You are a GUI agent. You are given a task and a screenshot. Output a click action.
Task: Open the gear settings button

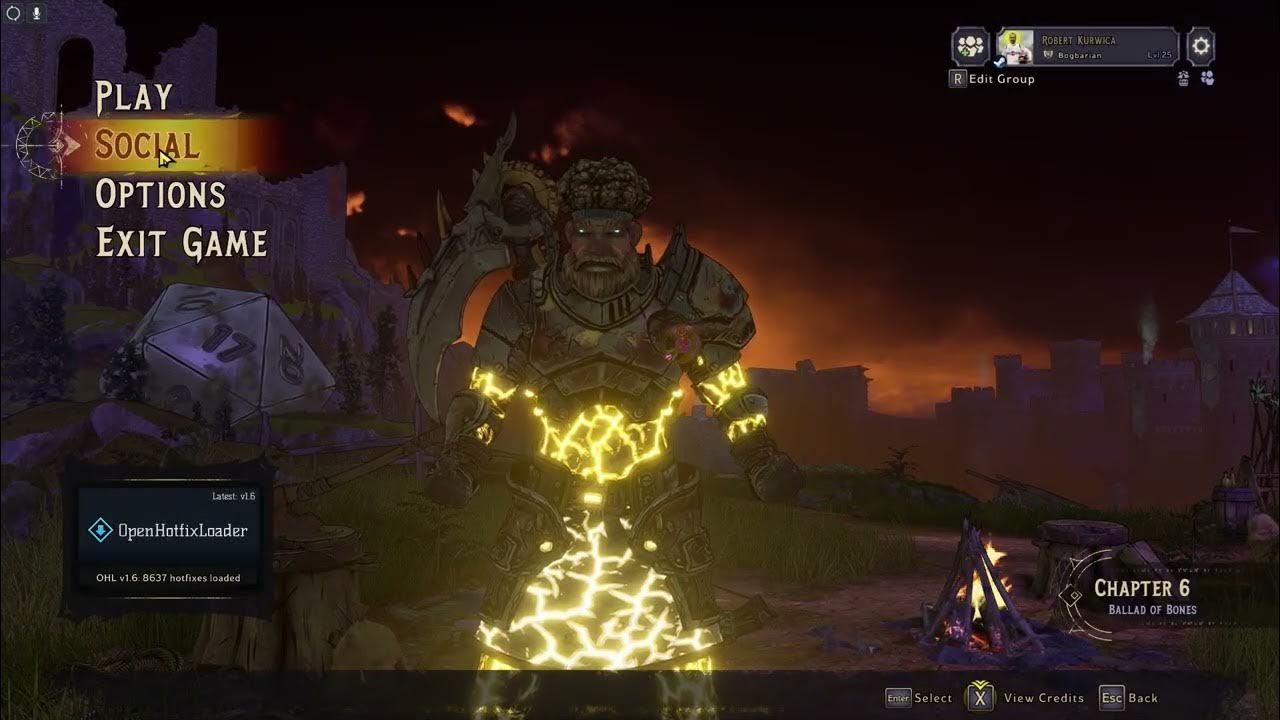1200,46
